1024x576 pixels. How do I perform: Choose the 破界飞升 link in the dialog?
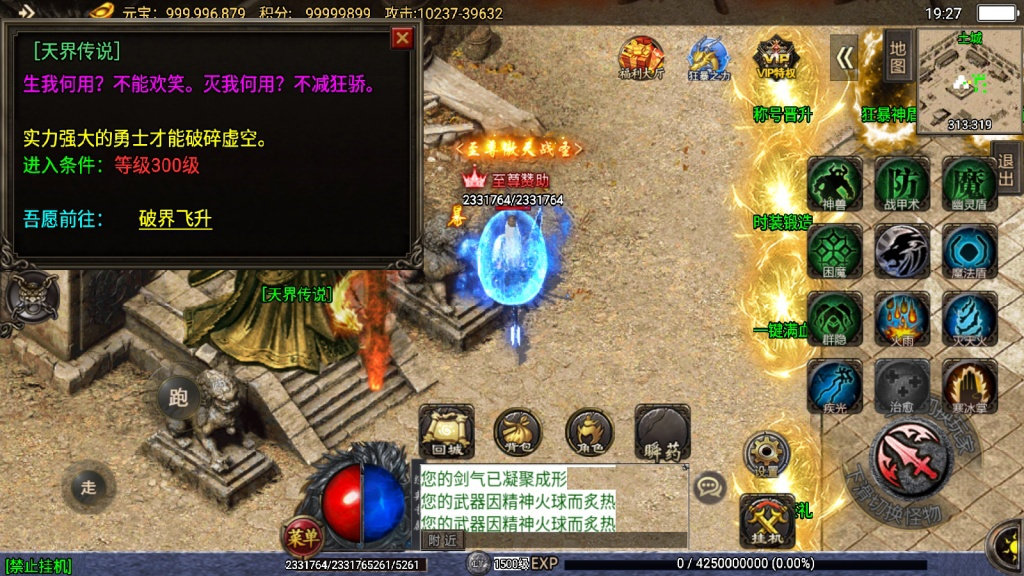[x=175, y=219]
